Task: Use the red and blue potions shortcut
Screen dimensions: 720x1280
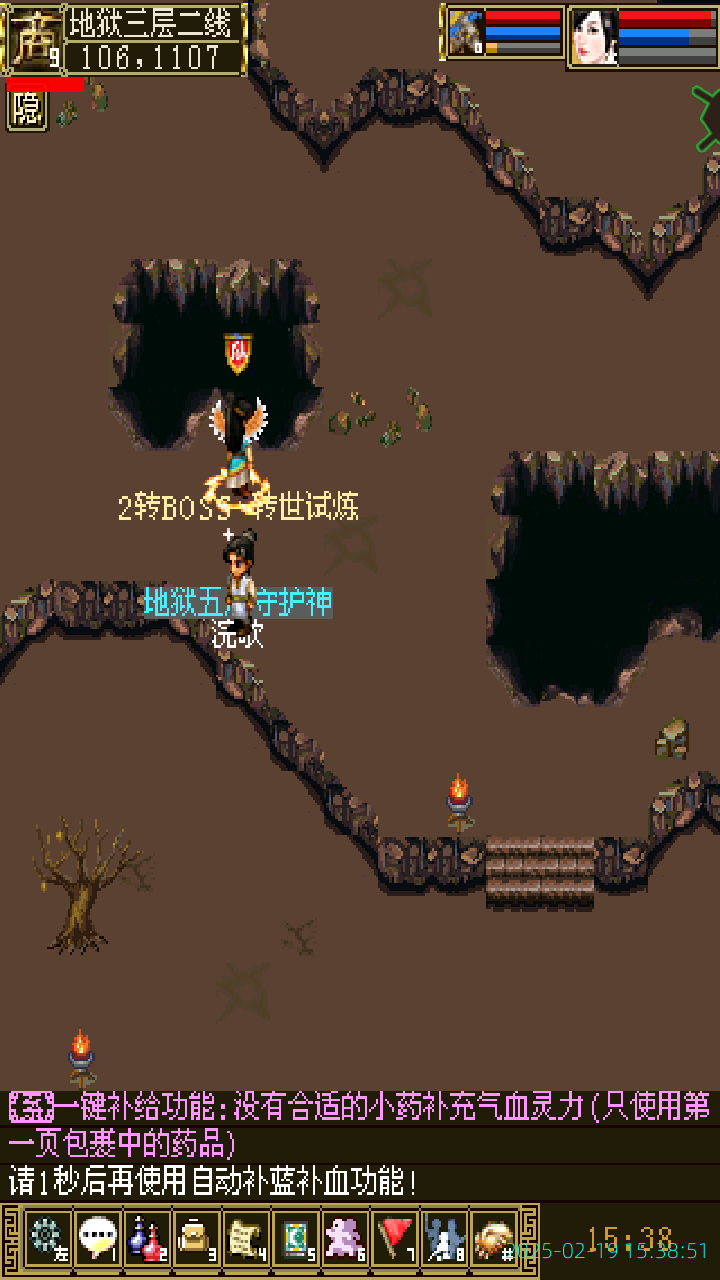Action: point(147,1239)
